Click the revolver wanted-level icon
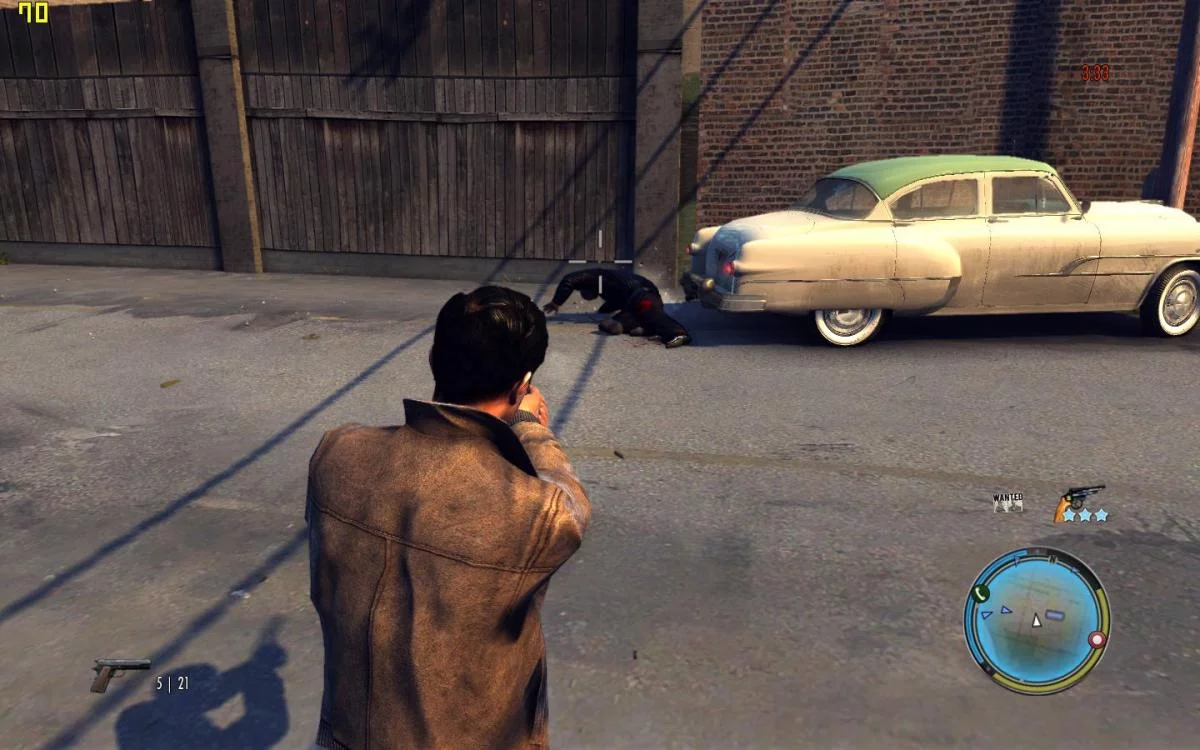 [x=1078, y=498]
